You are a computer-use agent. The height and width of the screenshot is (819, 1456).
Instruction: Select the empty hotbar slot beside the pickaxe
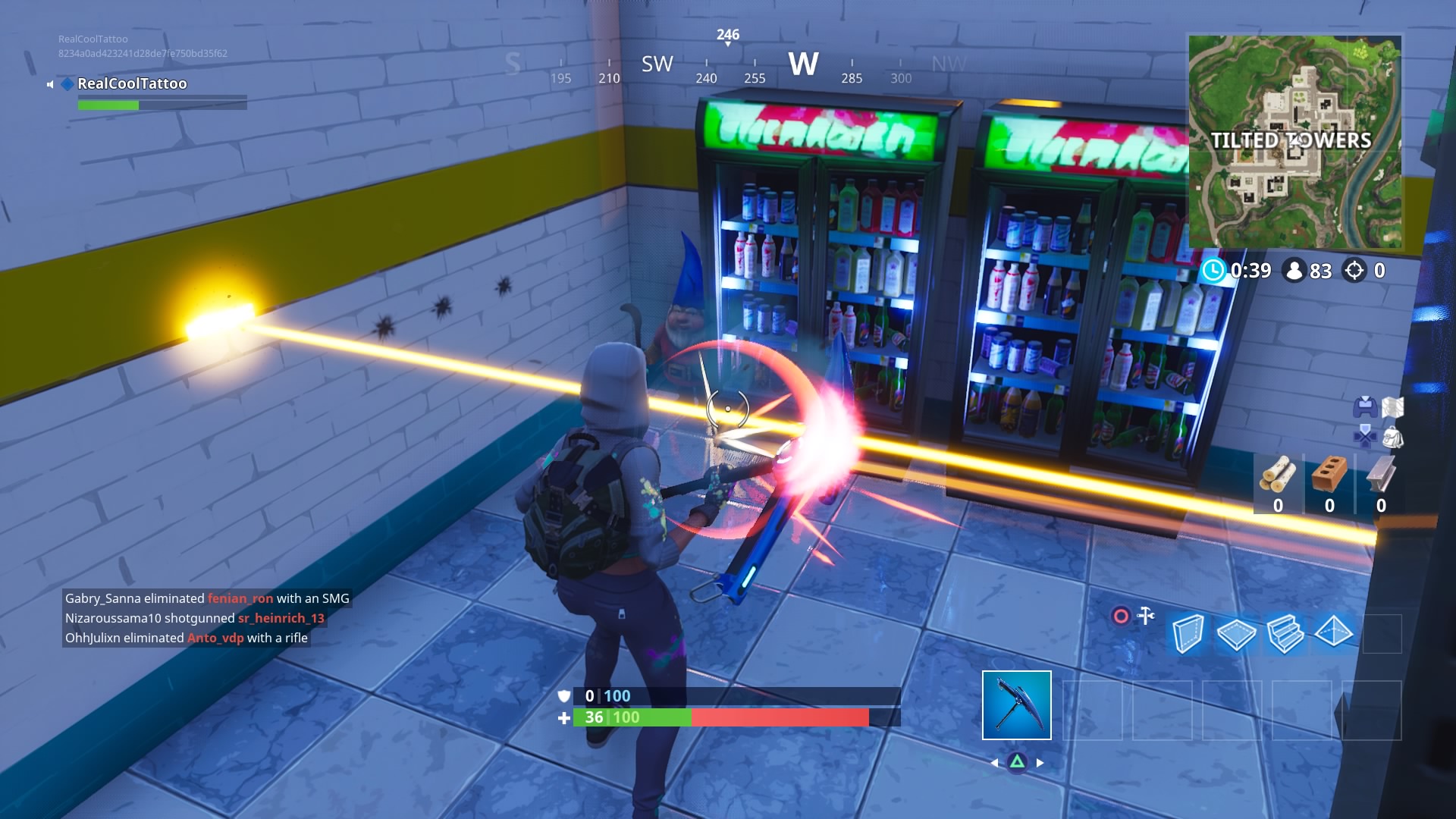(x=1094, y=711)
